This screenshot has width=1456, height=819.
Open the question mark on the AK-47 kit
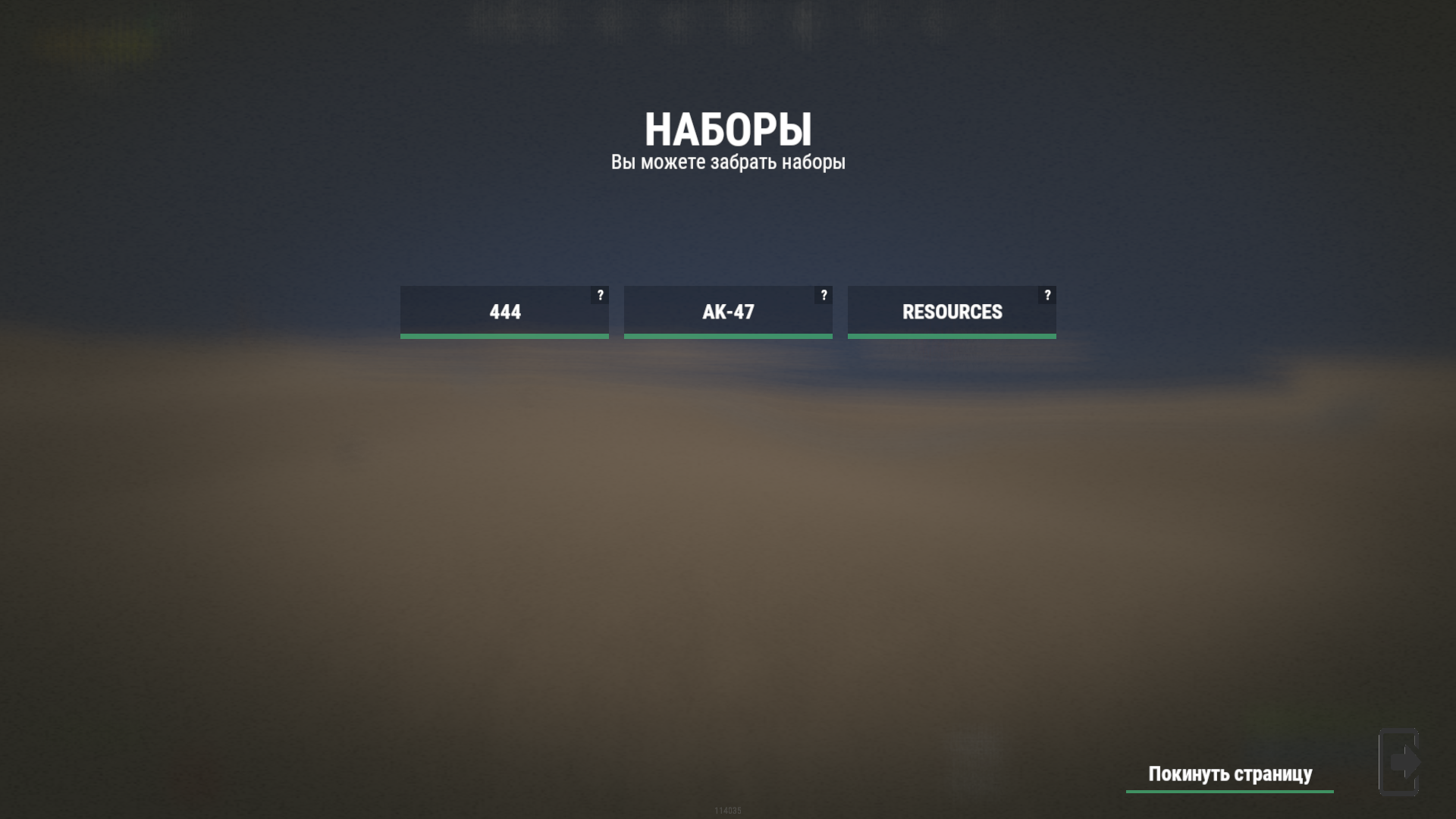click(824, 295)
